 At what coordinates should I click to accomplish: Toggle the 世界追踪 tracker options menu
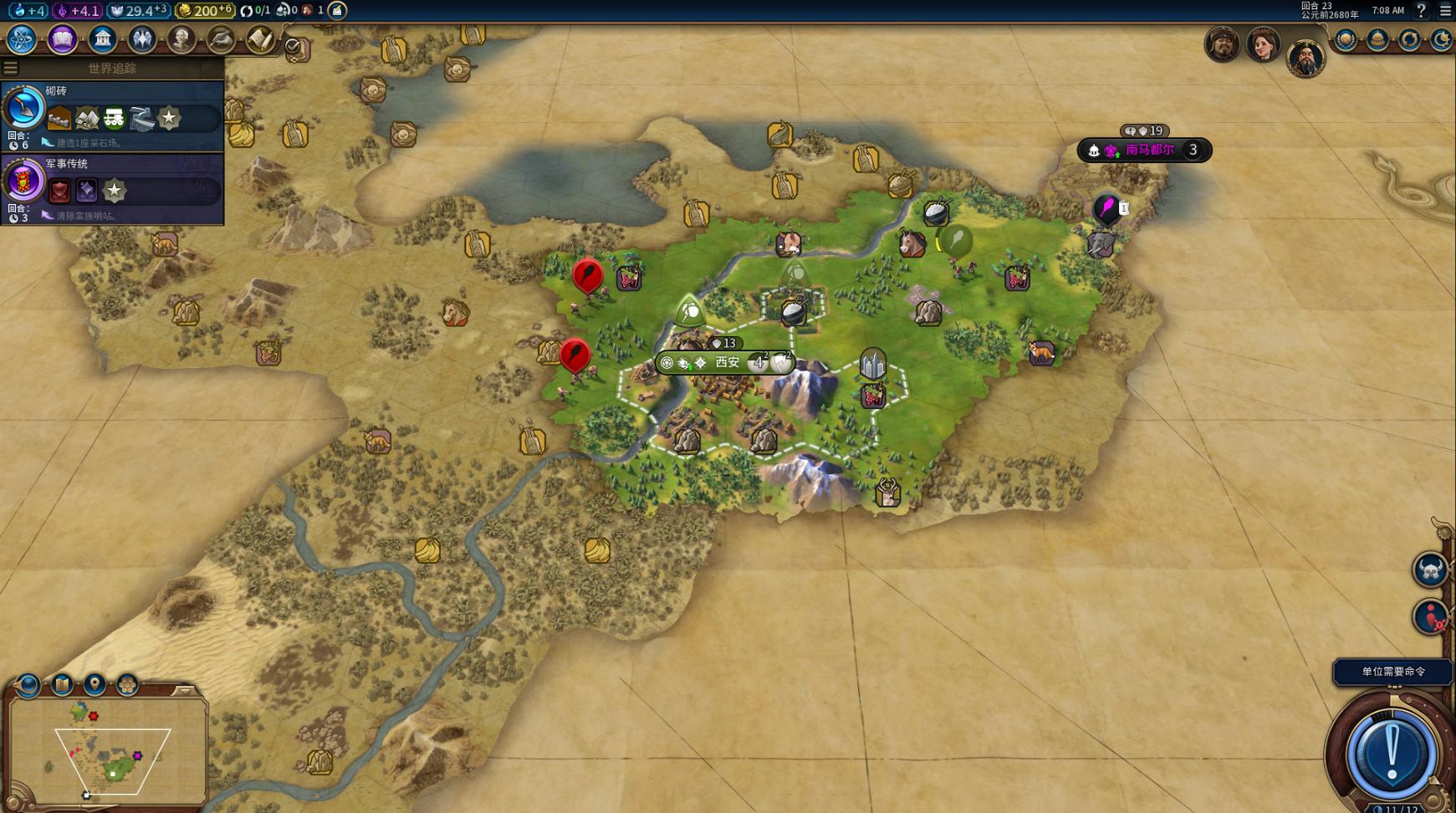[11, 68]
